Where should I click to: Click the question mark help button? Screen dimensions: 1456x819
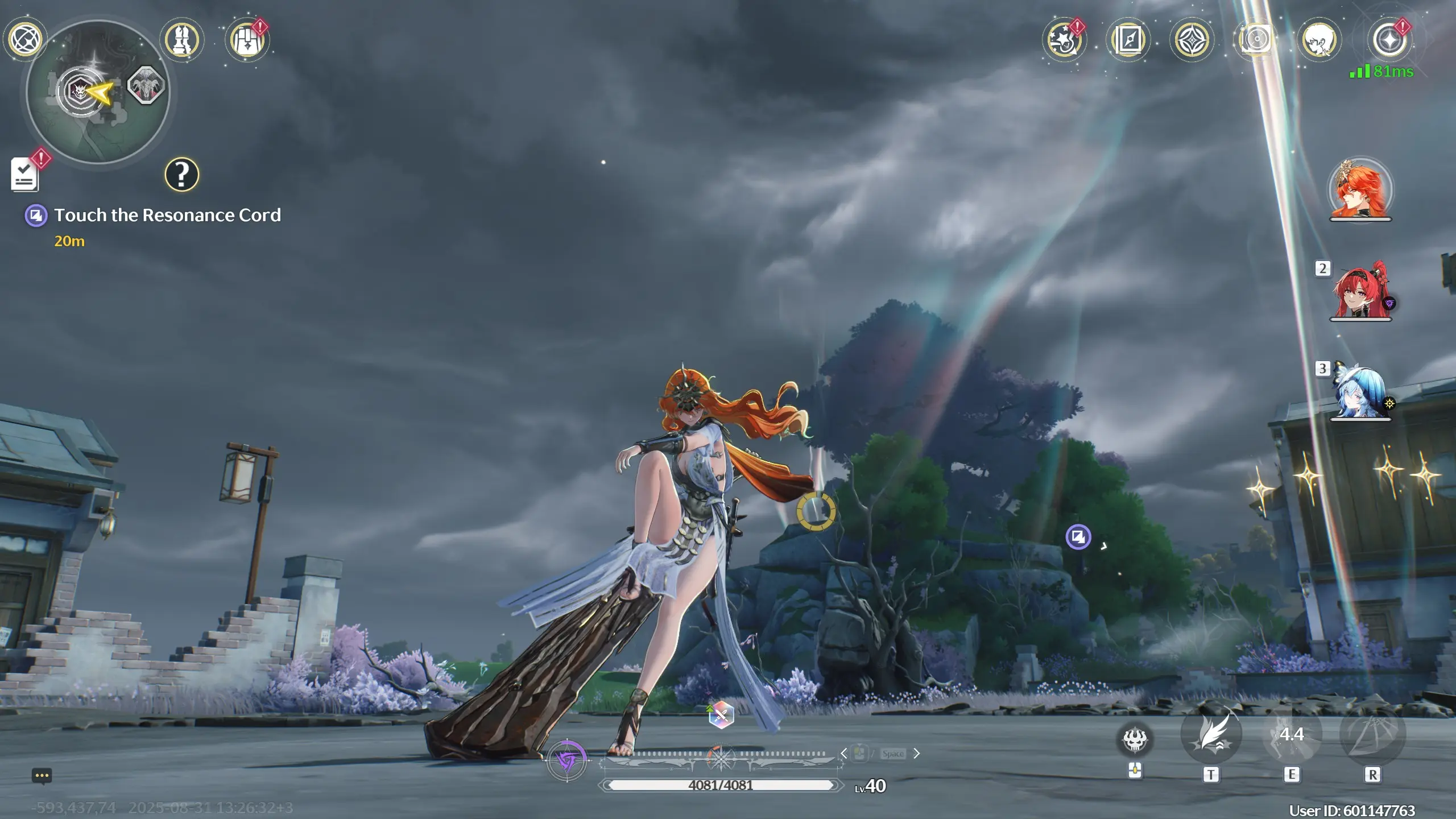pos(181,175)
